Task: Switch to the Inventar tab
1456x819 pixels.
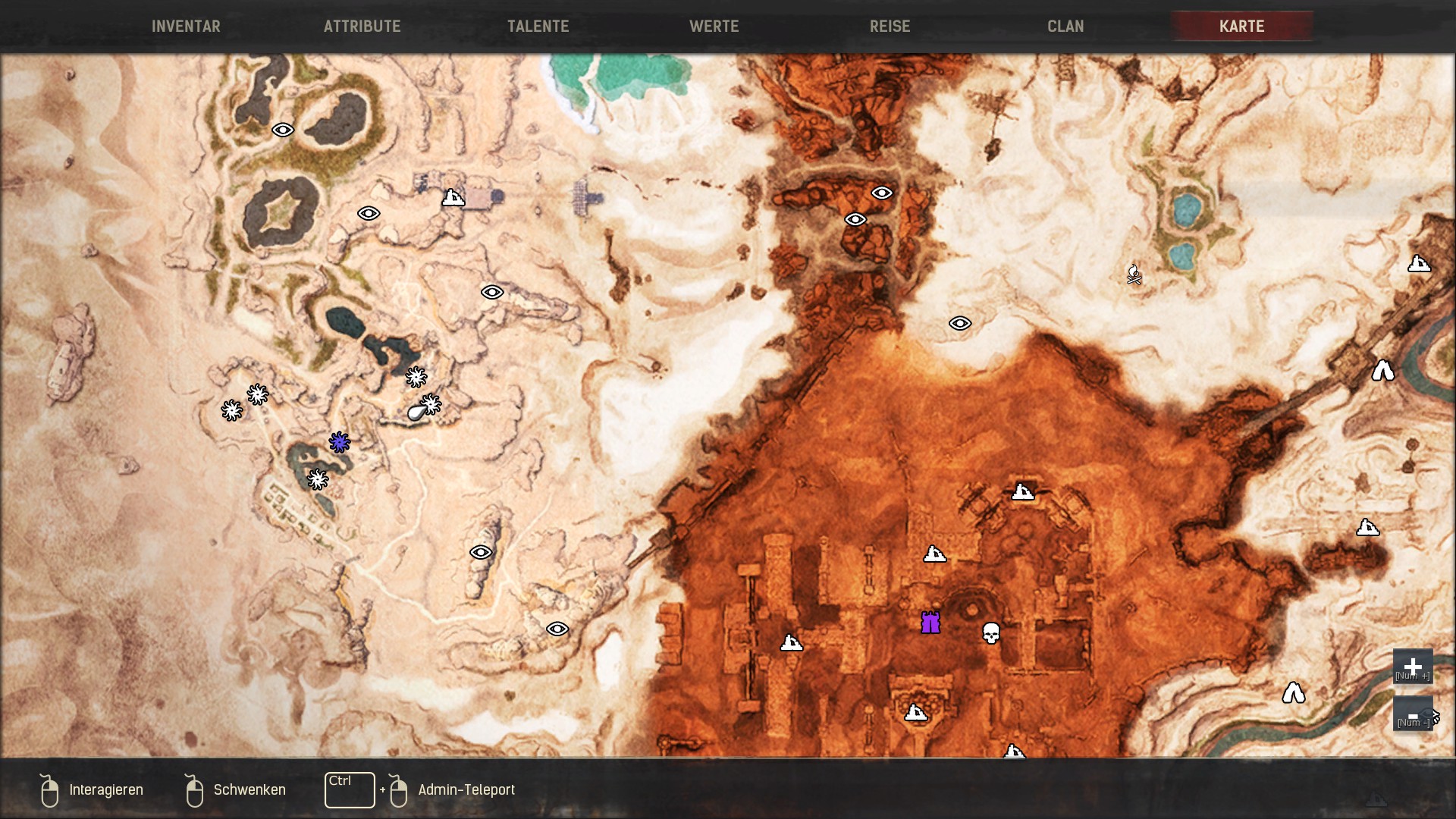Action: [186, 27]
